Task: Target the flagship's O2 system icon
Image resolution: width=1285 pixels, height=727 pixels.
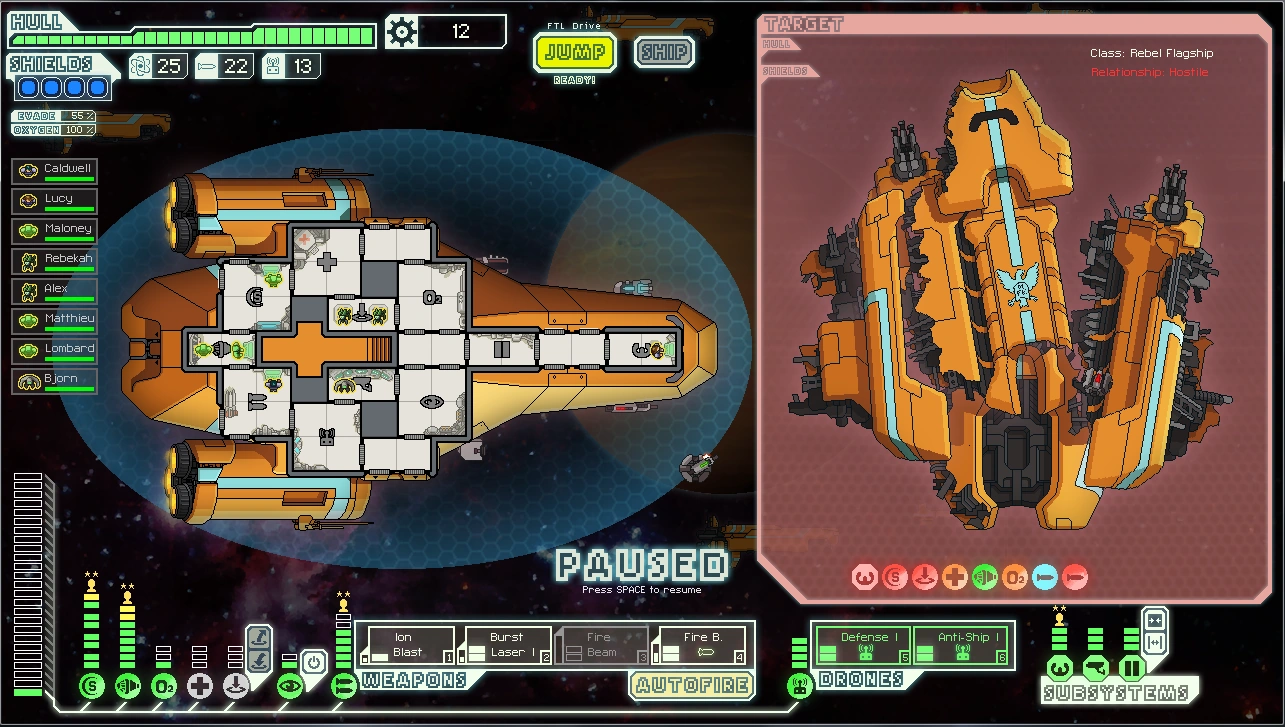Action: tap(1014, 578)
